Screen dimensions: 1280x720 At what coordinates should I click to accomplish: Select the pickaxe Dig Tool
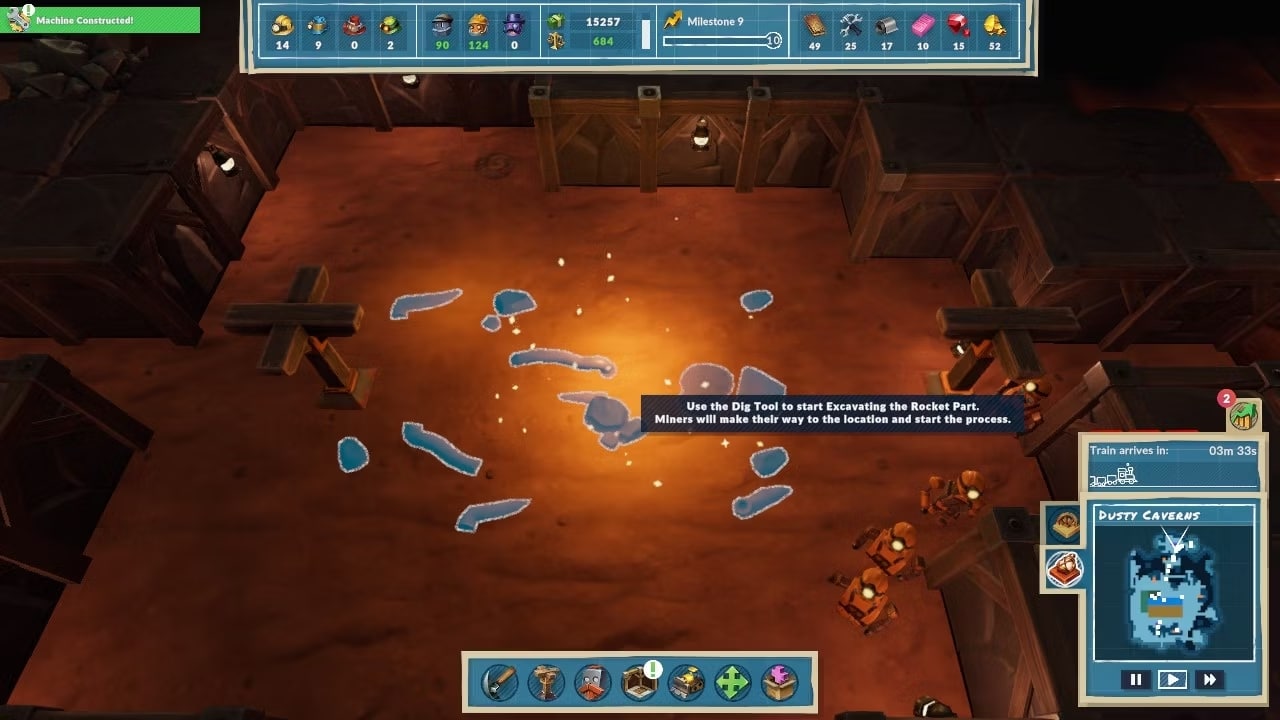[x=500, y=683]
